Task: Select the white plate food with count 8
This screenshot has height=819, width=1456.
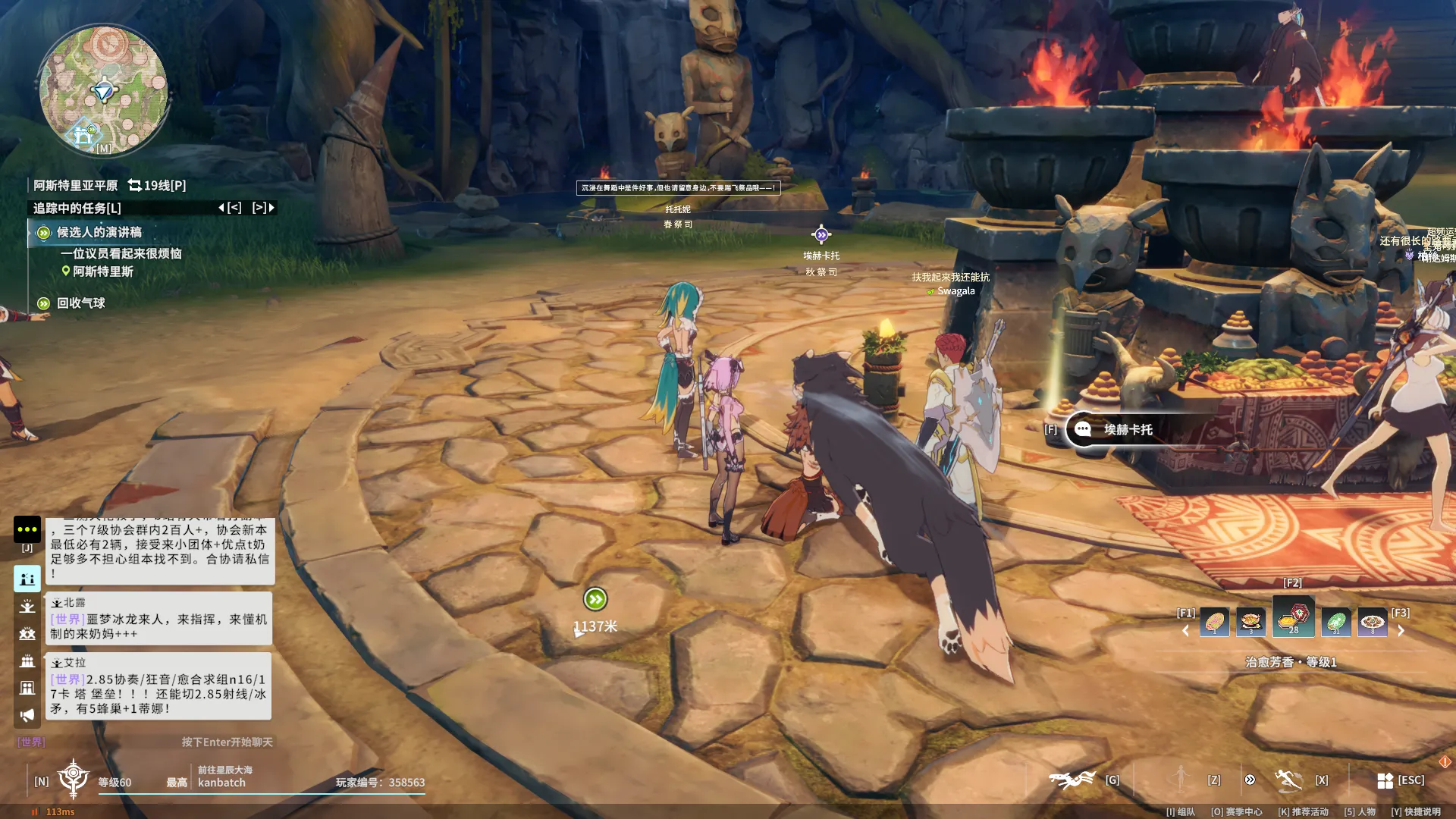Action: point(1372,622)
